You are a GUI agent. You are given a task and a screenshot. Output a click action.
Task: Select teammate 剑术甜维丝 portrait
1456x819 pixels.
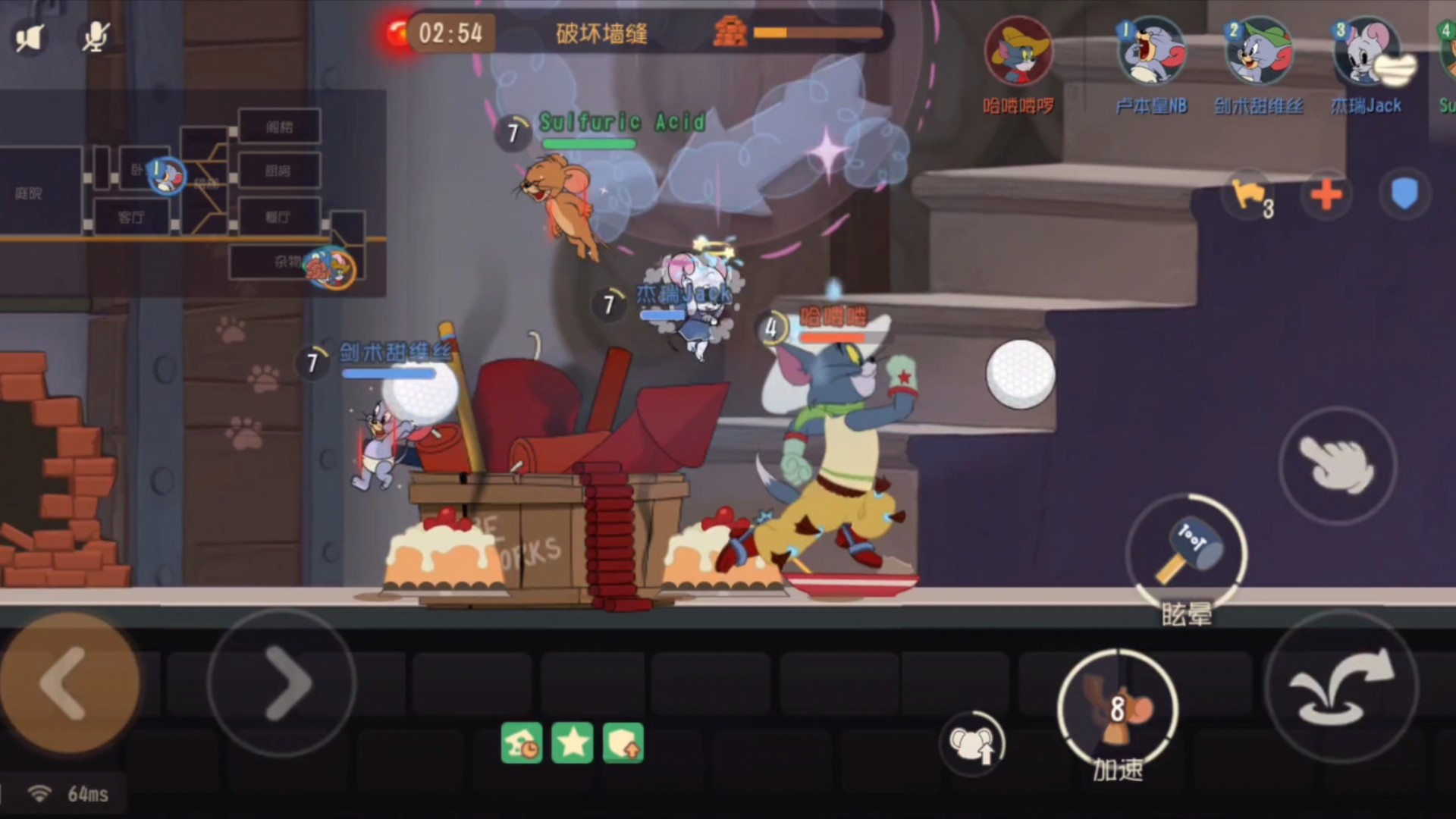[1259, 53]
